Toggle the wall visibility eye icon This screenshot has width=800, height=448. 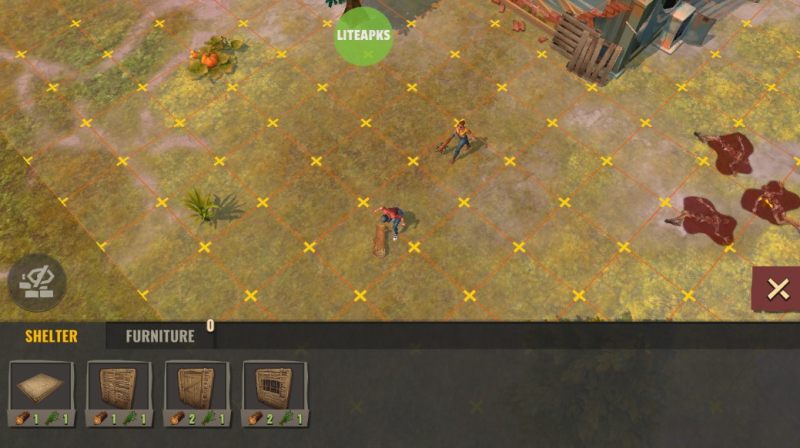[37, 283]
